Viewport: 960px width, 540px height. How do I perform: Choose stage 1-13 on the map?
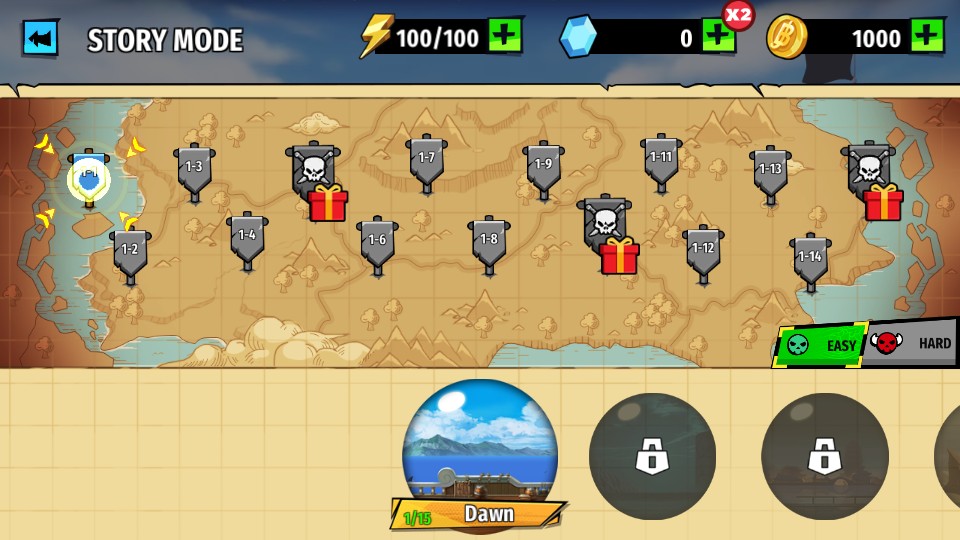[x=770, y=170]
